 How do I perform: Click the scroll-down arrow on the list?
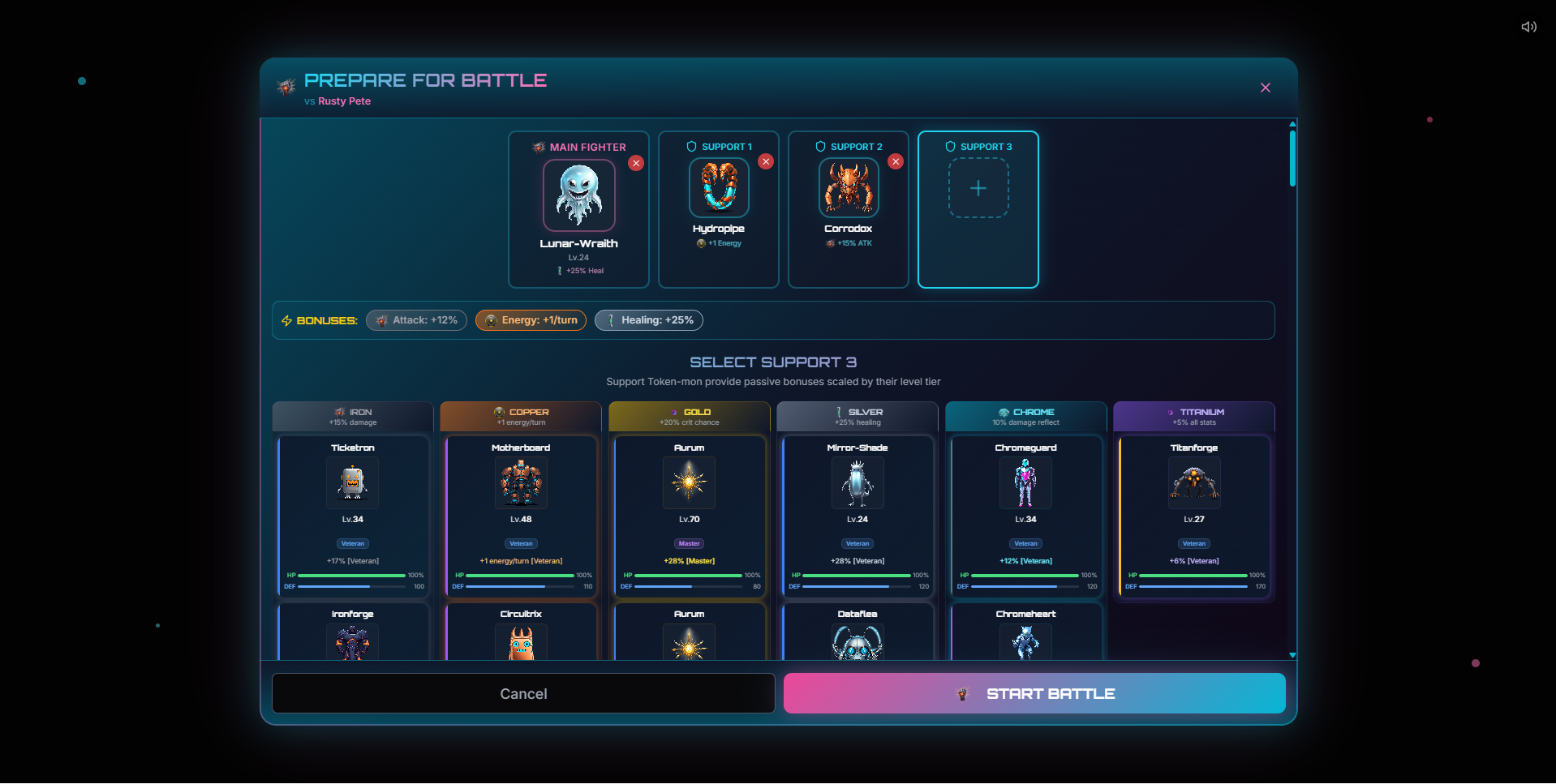[1292, 655]
